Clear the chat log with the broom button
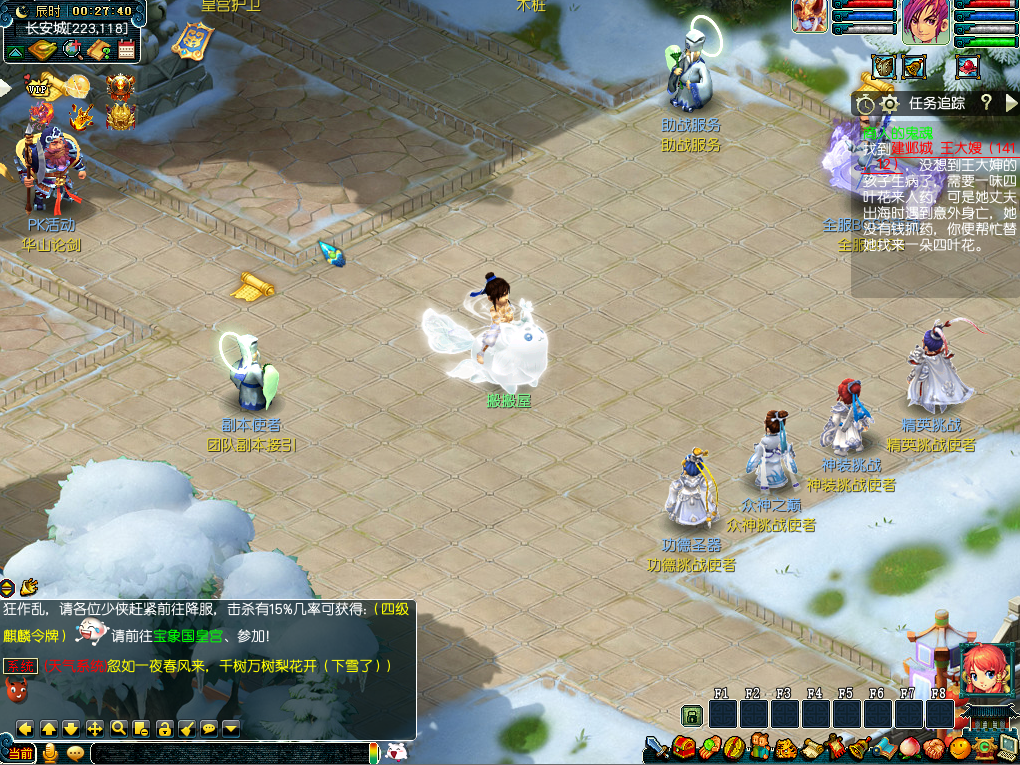The image size is (1020, 765). coord(187,728)
